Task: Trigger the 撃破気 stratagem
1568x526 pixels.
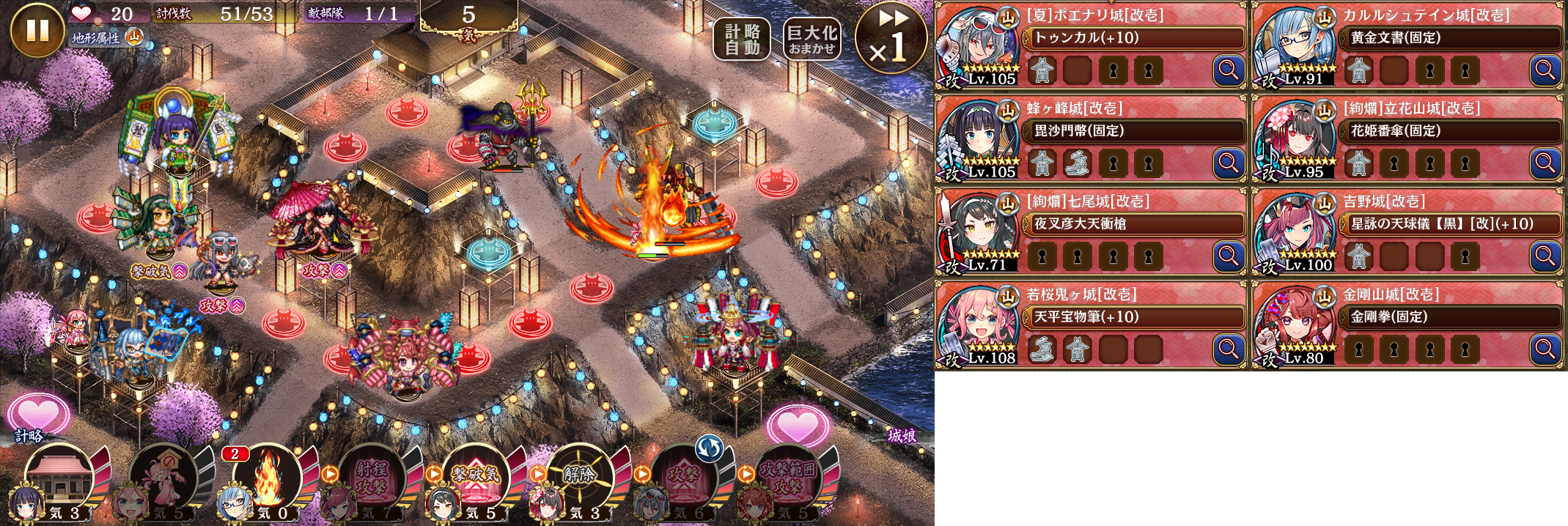Action: 476,478
